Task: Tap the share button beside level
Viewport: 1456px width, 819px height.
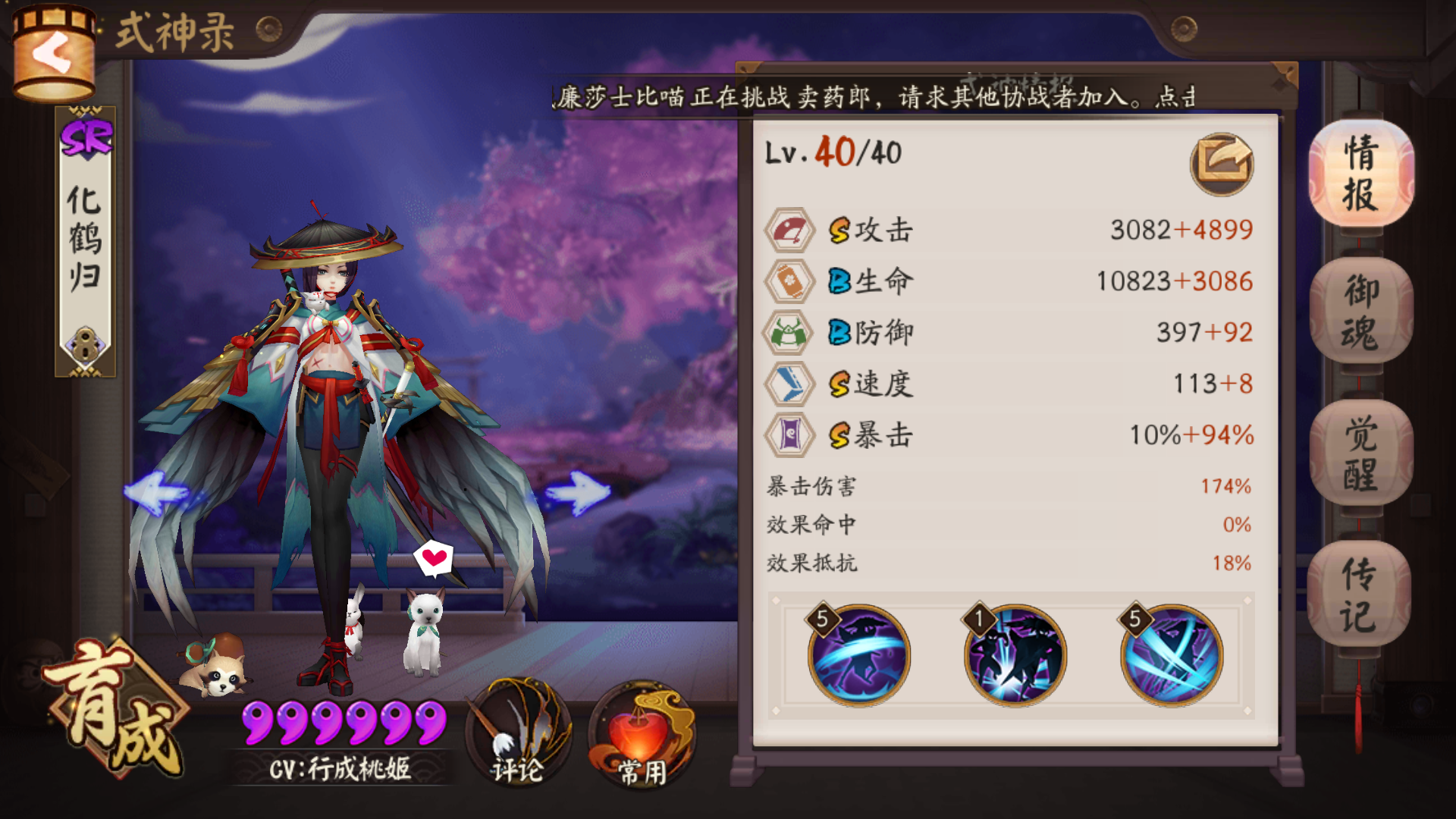Action: tap(1221, 163)
